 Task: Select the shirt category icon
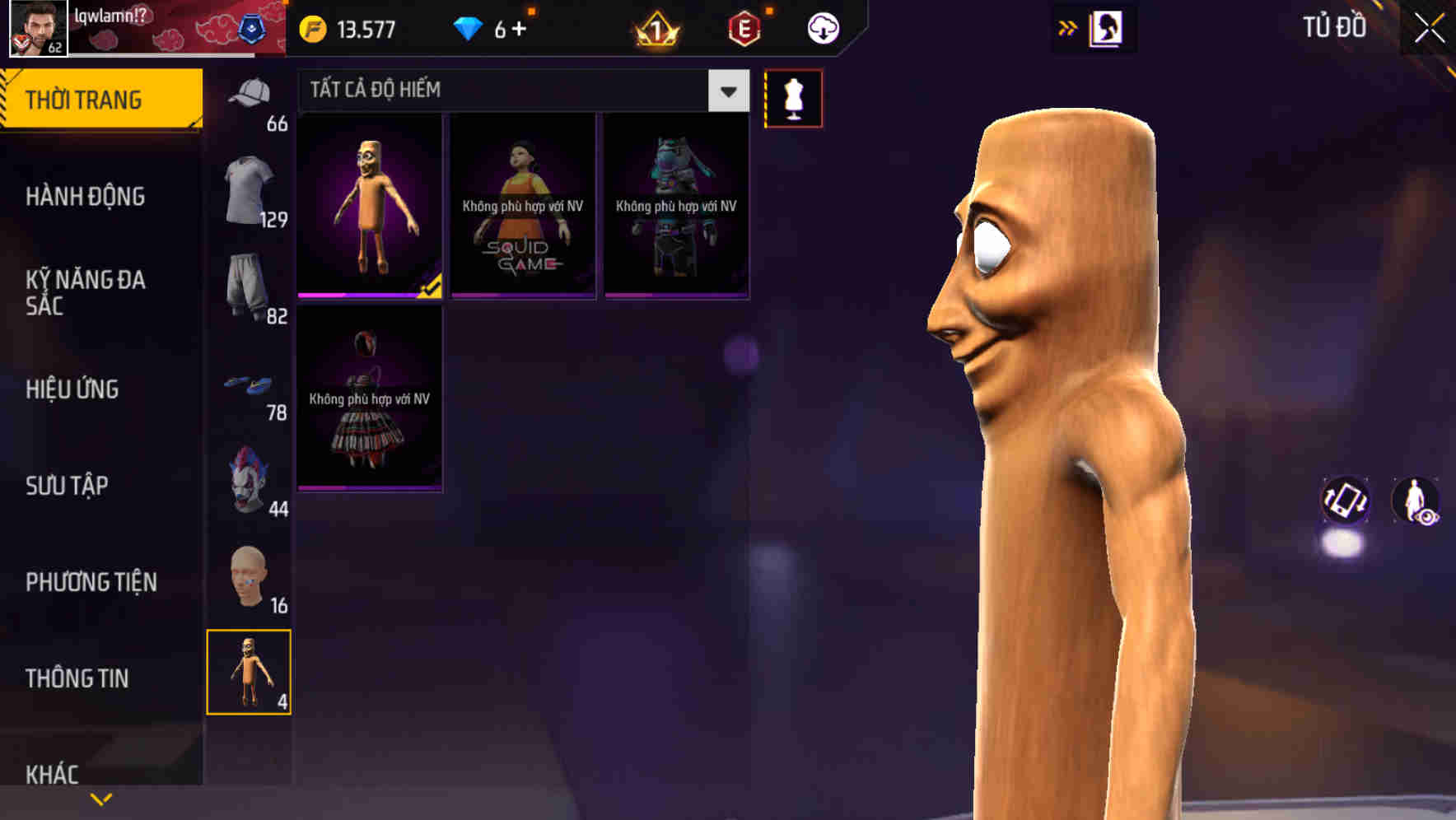coord(249,183)
